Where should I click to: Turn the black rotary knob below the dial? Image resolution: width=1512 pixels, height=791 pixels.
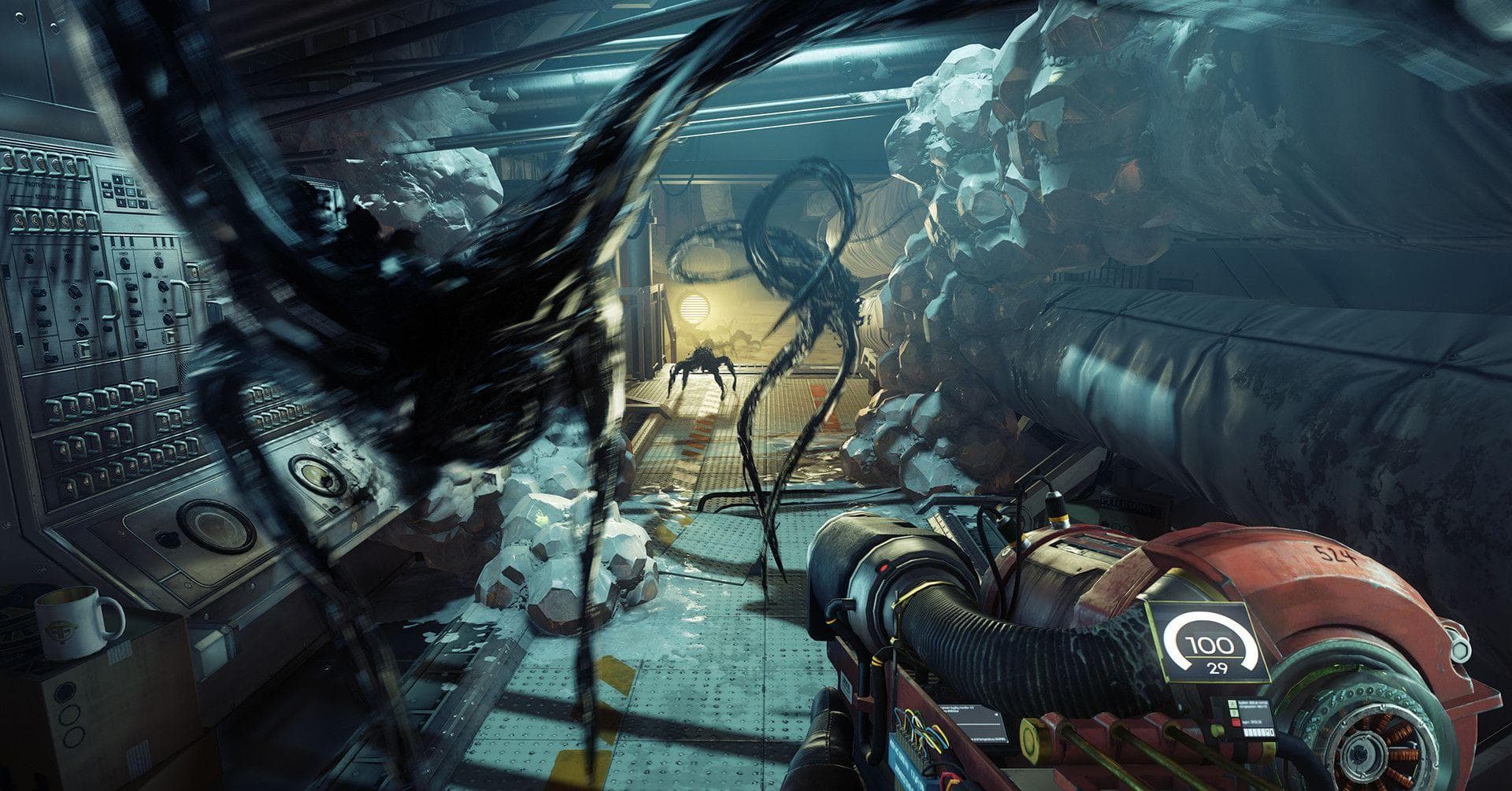pos(73,290)
